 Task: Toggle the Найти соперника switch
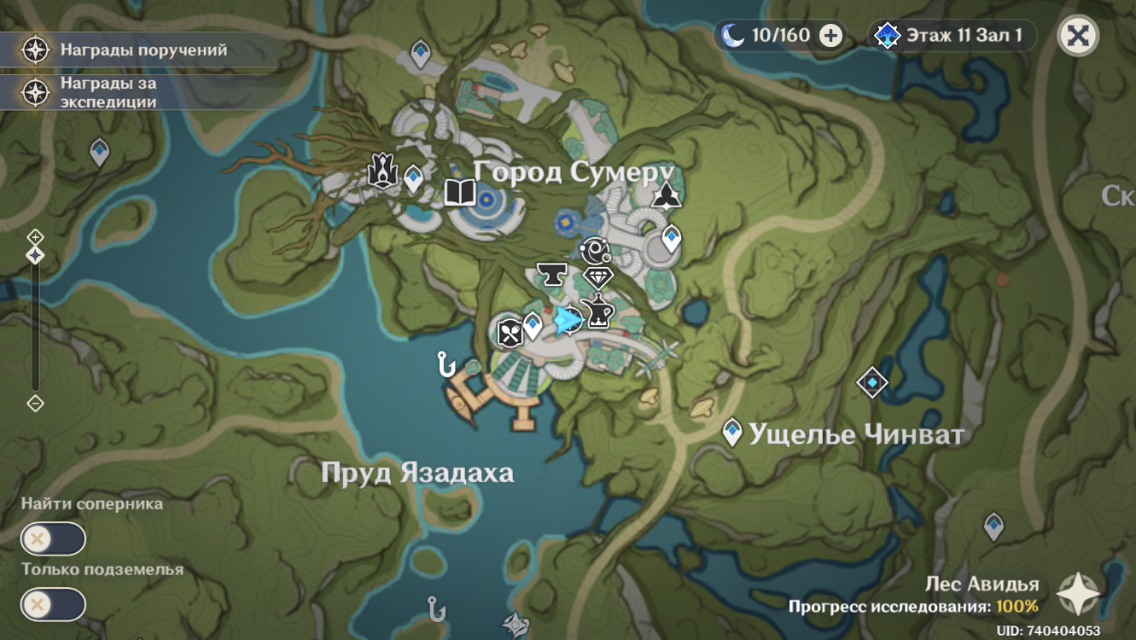pyautogui.click(x=53, y=538)
